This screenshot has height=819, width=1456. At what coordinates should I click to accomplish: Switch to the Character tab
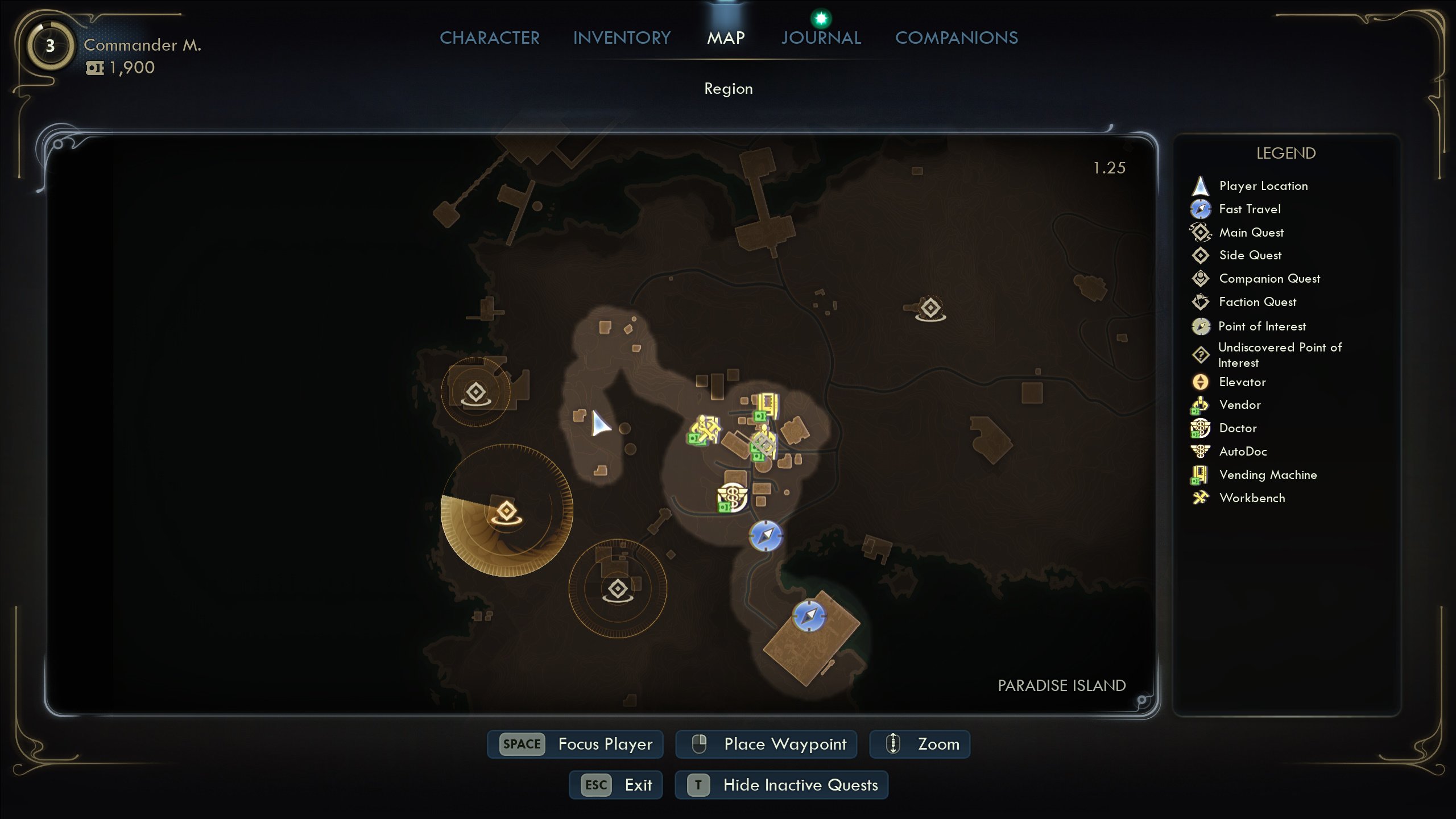tap(489, 38)
